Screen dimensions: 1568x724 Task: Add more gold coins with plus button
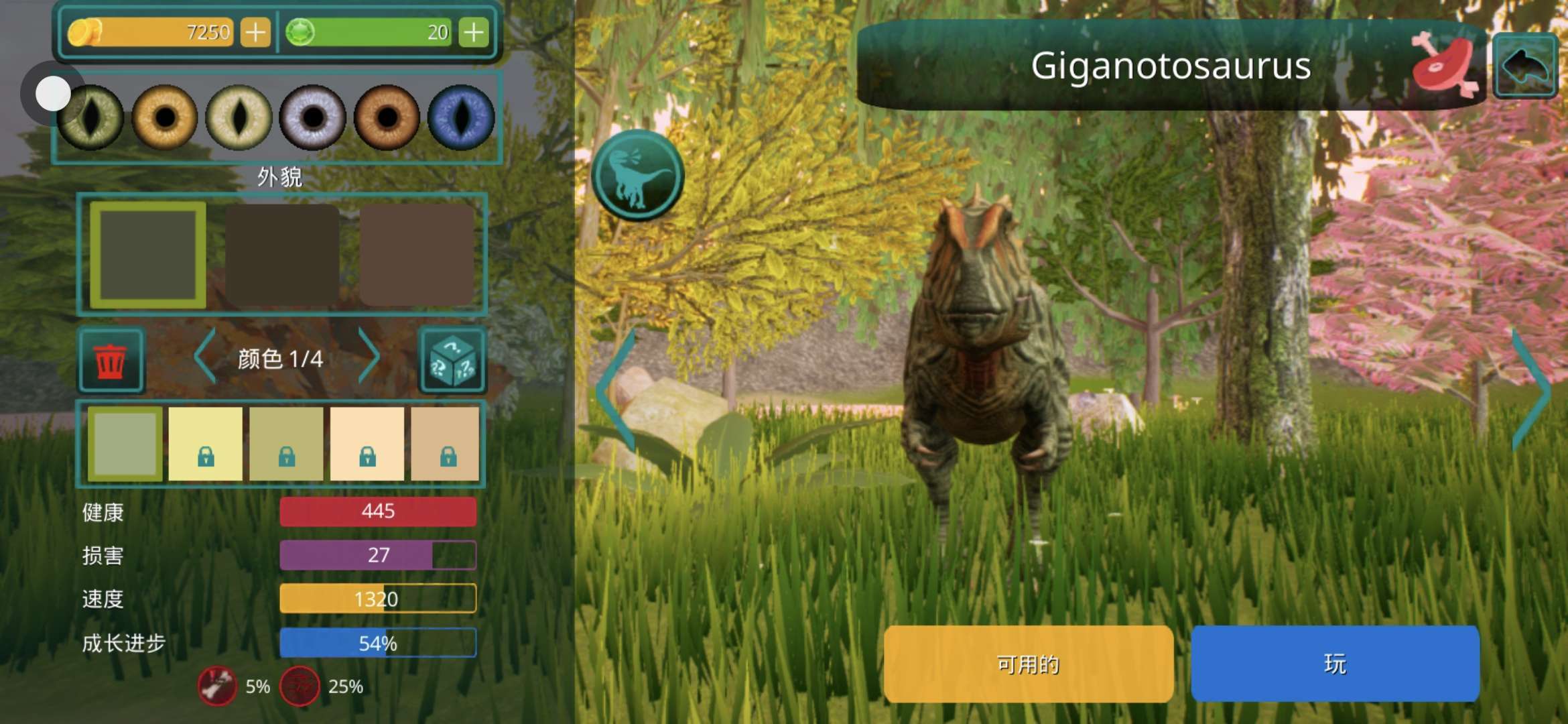[255, 32]
